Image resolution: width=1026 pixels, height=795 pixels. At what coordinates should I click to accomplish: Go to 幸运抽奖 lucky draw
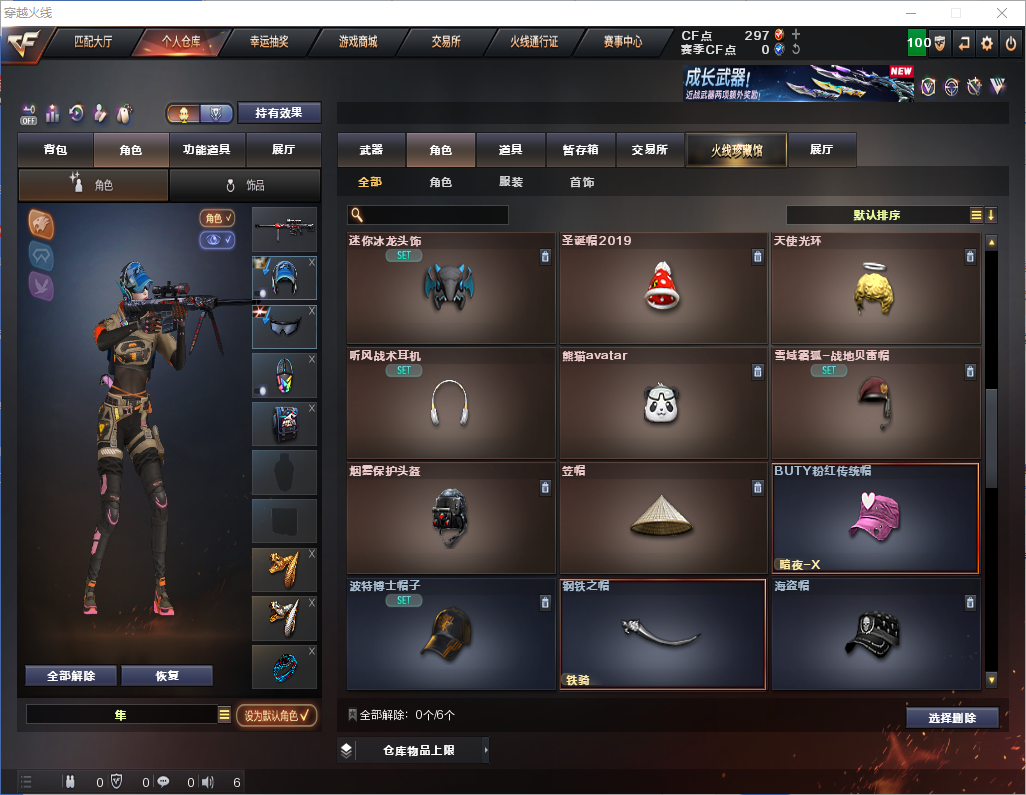click(268, 42)
